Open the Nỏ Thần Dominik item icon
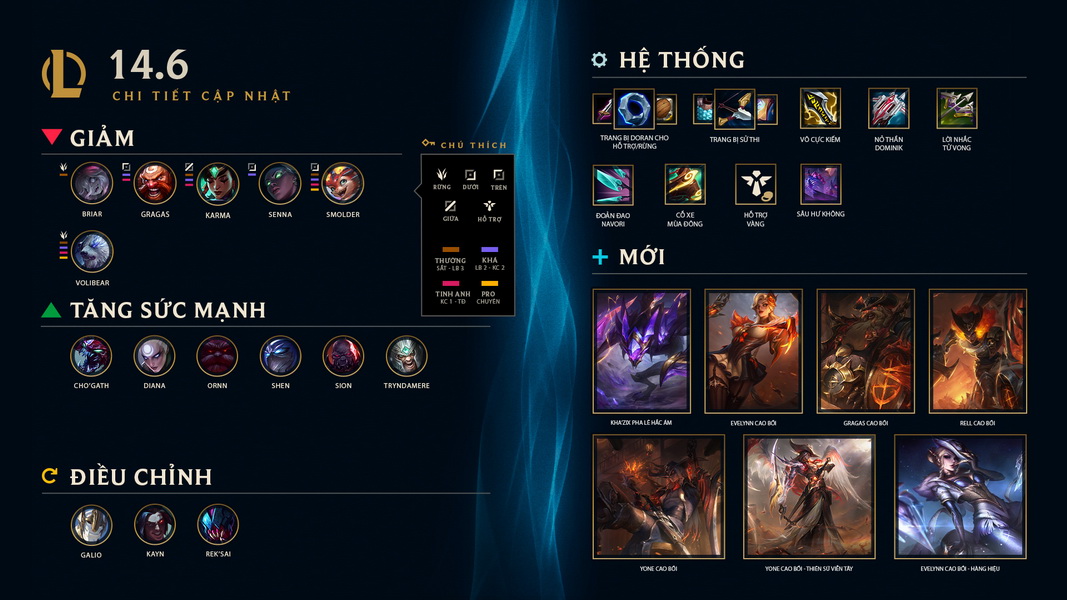1067x600 pixels. click(888, 108)
